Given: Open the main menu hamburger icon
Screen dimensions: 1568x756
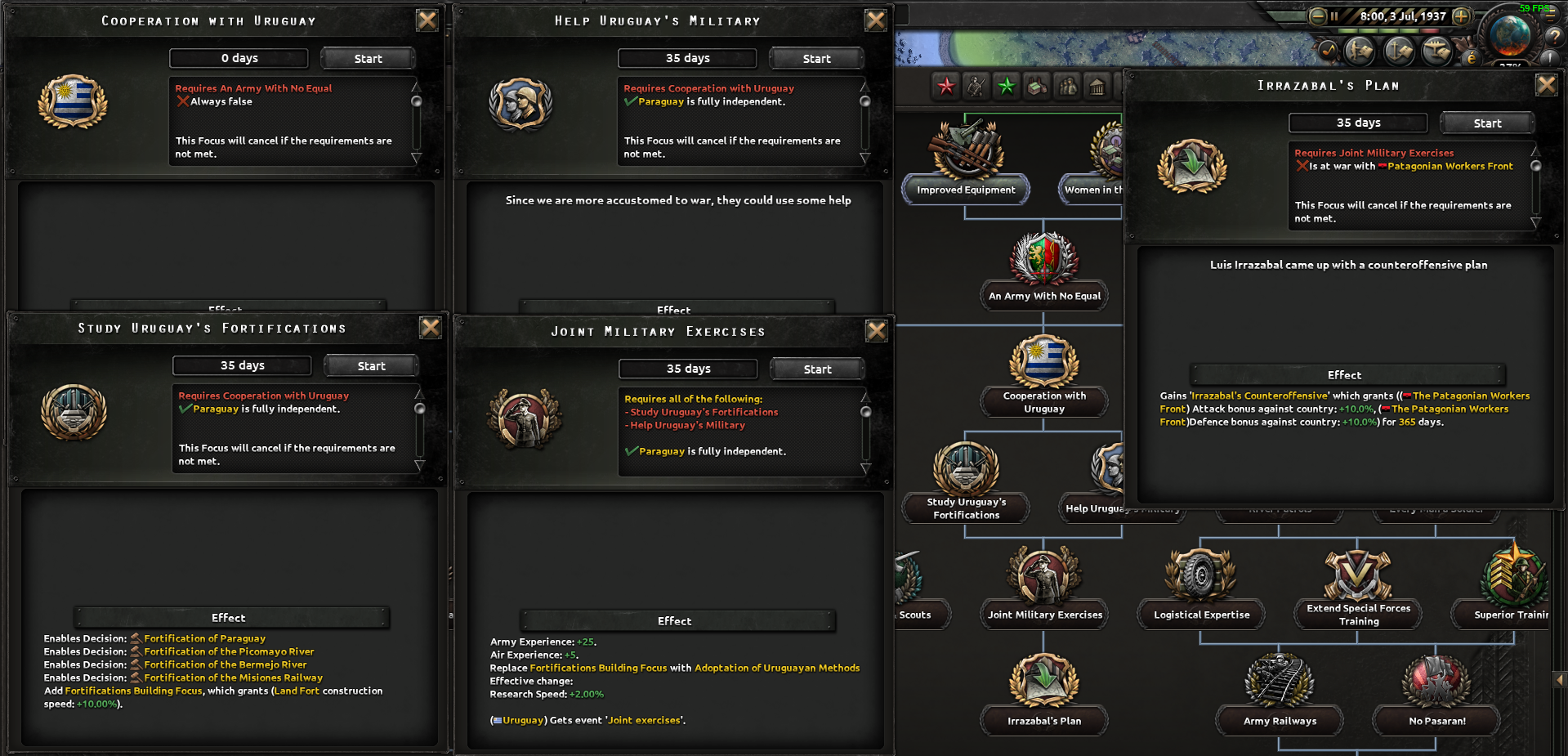Looking at the screenshot, I should pyautogui.click(x=1550, y=15).
